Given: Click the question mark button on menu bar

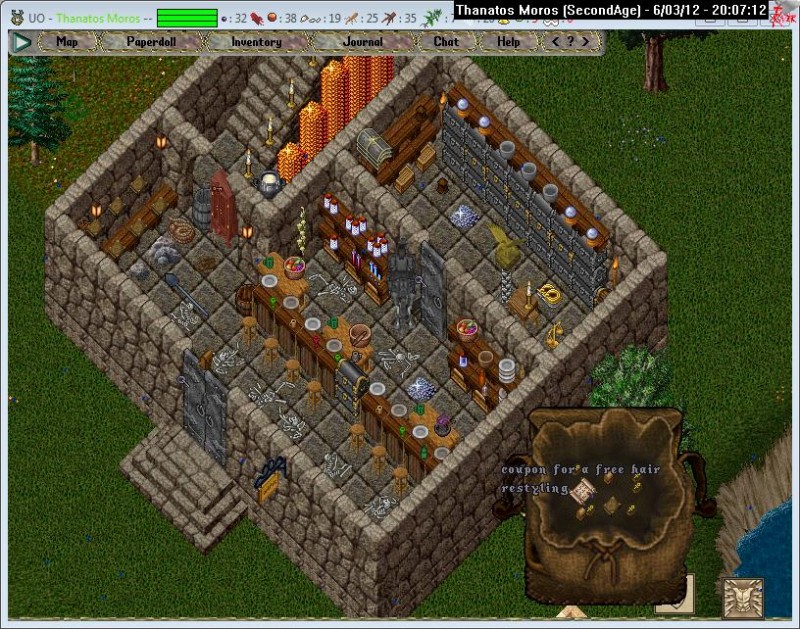Looking at the screenshot, I should [x=571, y=42].
